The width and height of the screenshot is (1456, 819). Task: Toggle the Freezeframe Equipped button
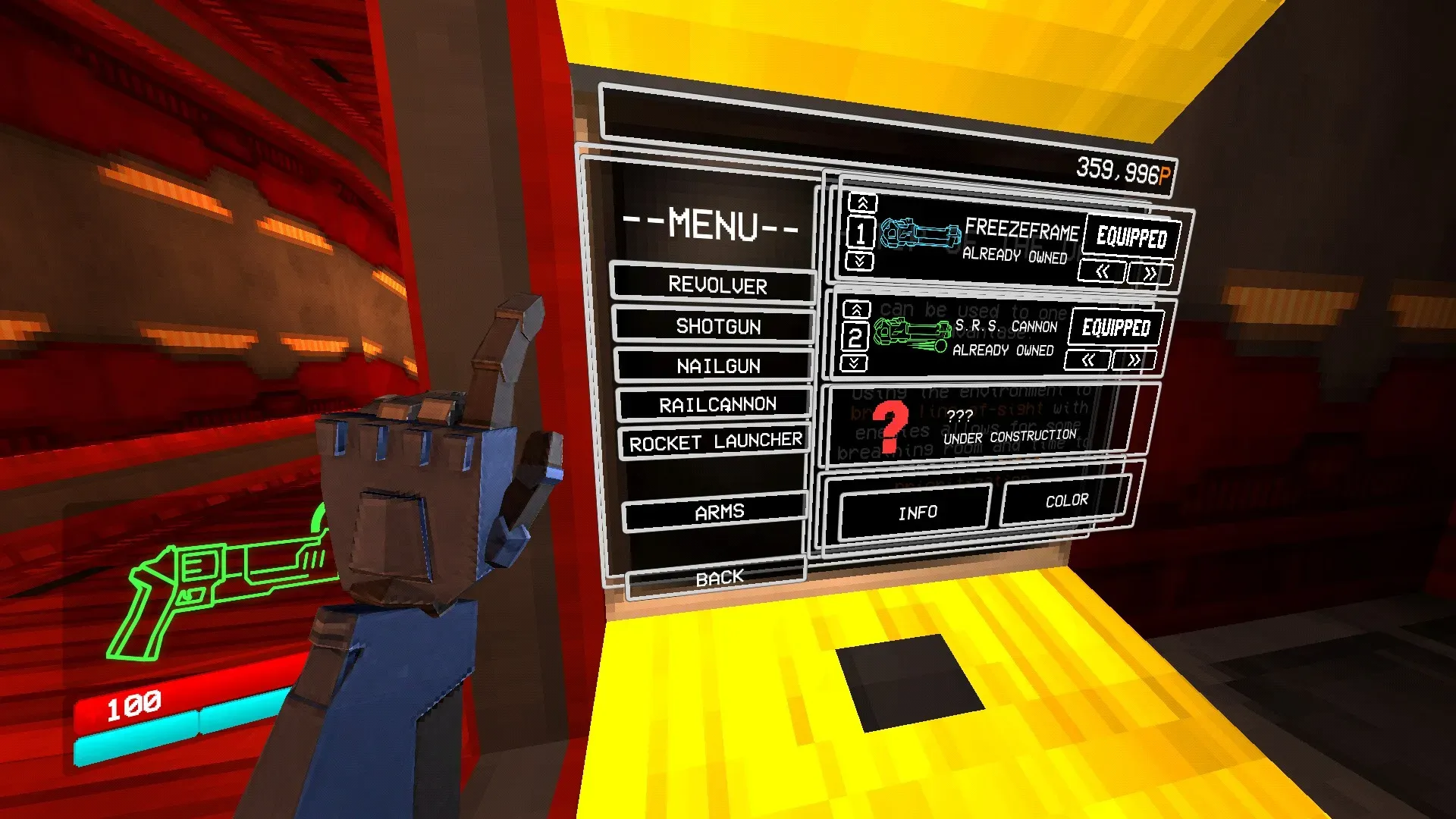(x=1131, y=237)
